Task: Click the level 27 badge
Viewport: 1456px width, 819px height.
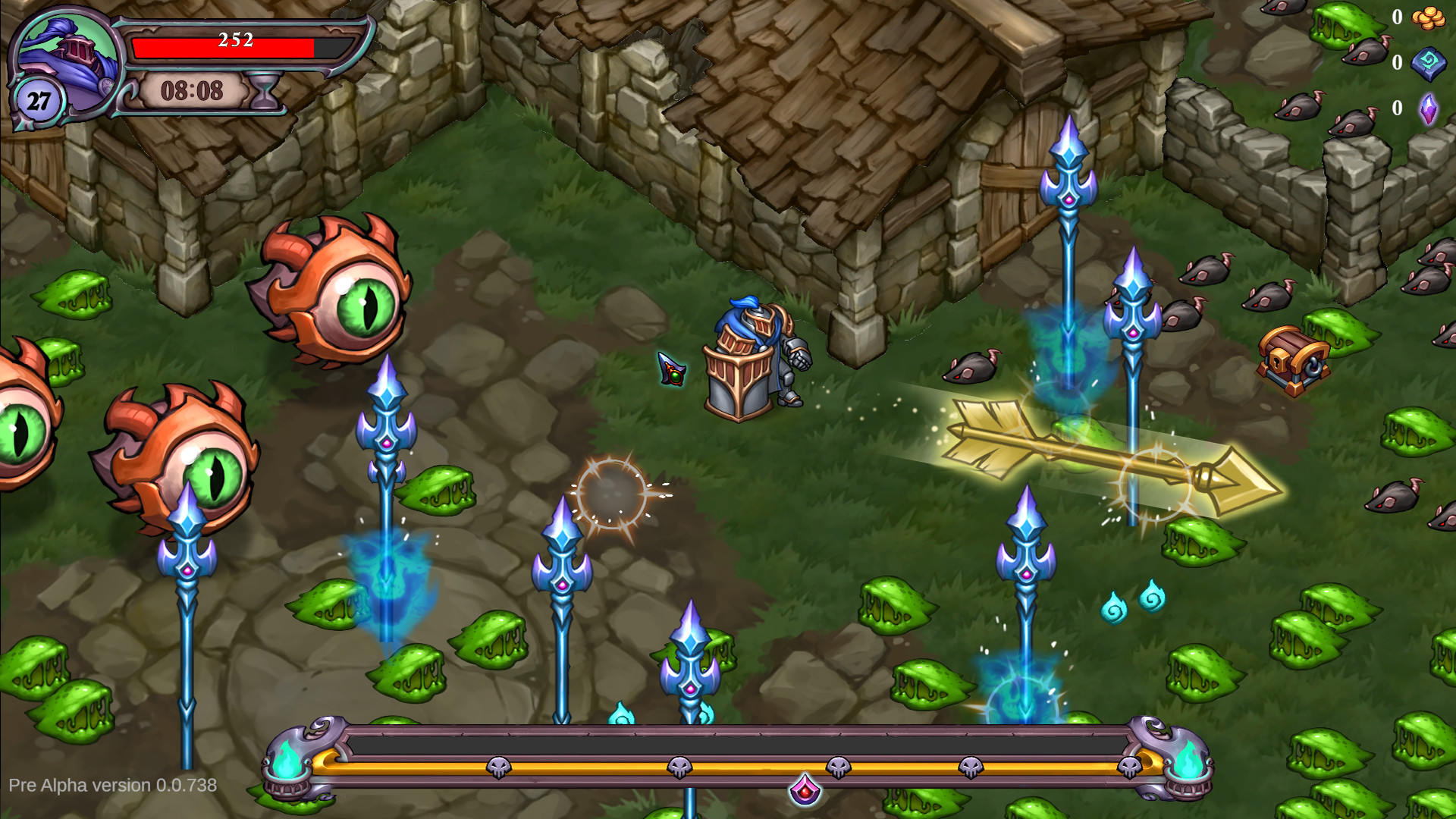Action: tap(39, 99)
